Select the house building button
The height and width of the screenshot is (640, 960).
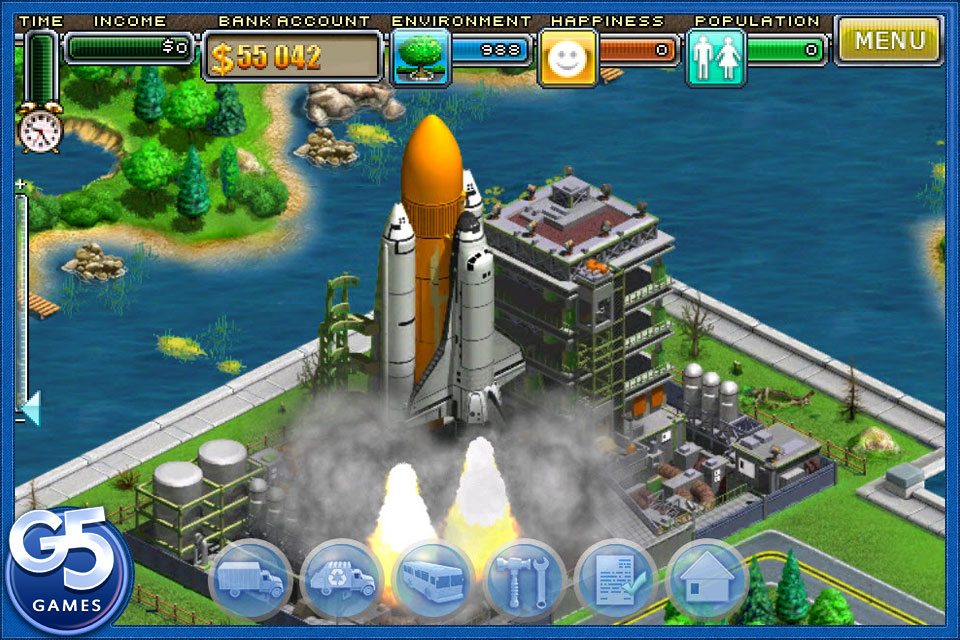click(706, 580)
